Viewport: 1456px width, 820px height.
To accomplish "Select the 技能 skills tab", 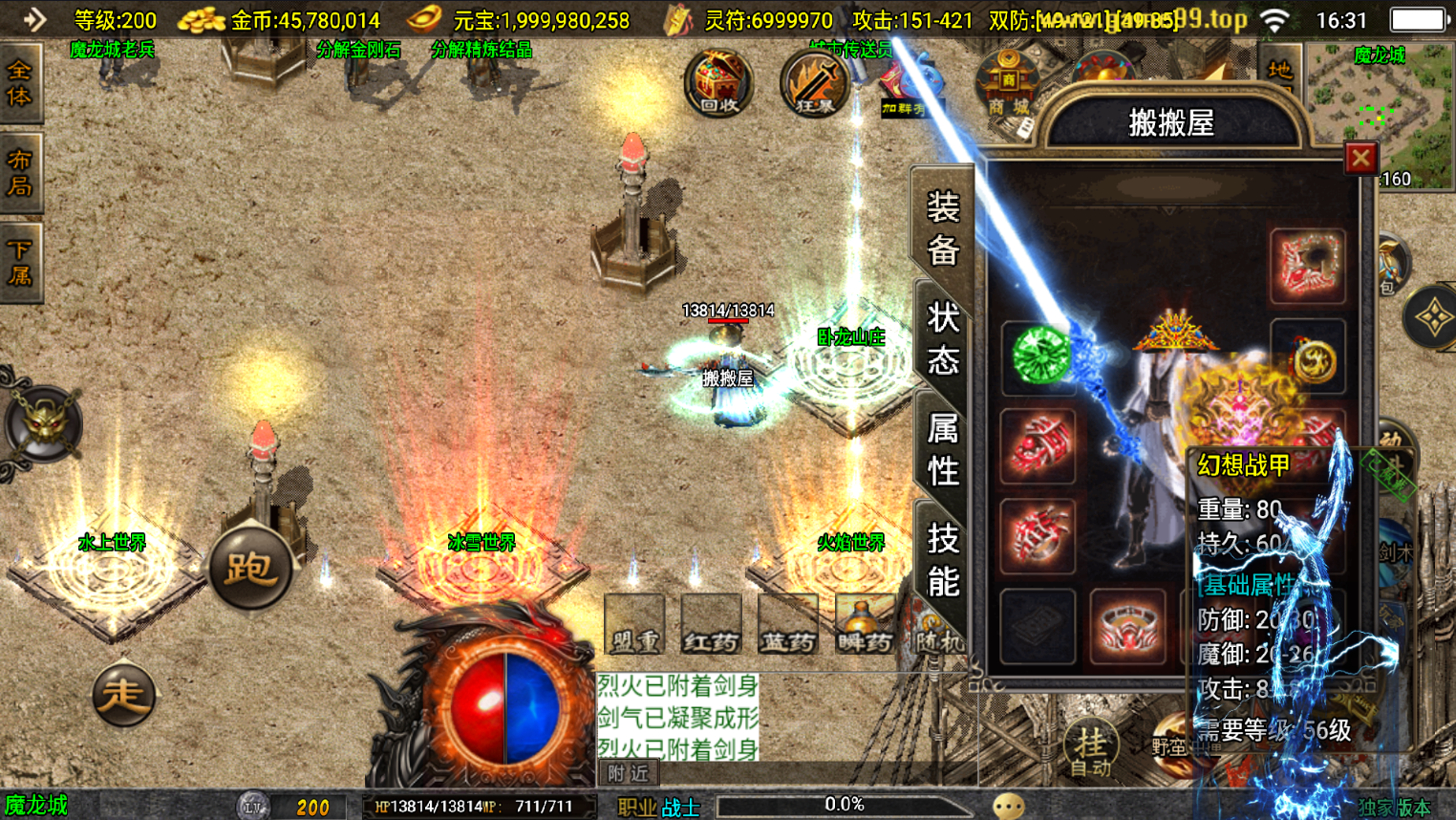I will tap(942, 560).
